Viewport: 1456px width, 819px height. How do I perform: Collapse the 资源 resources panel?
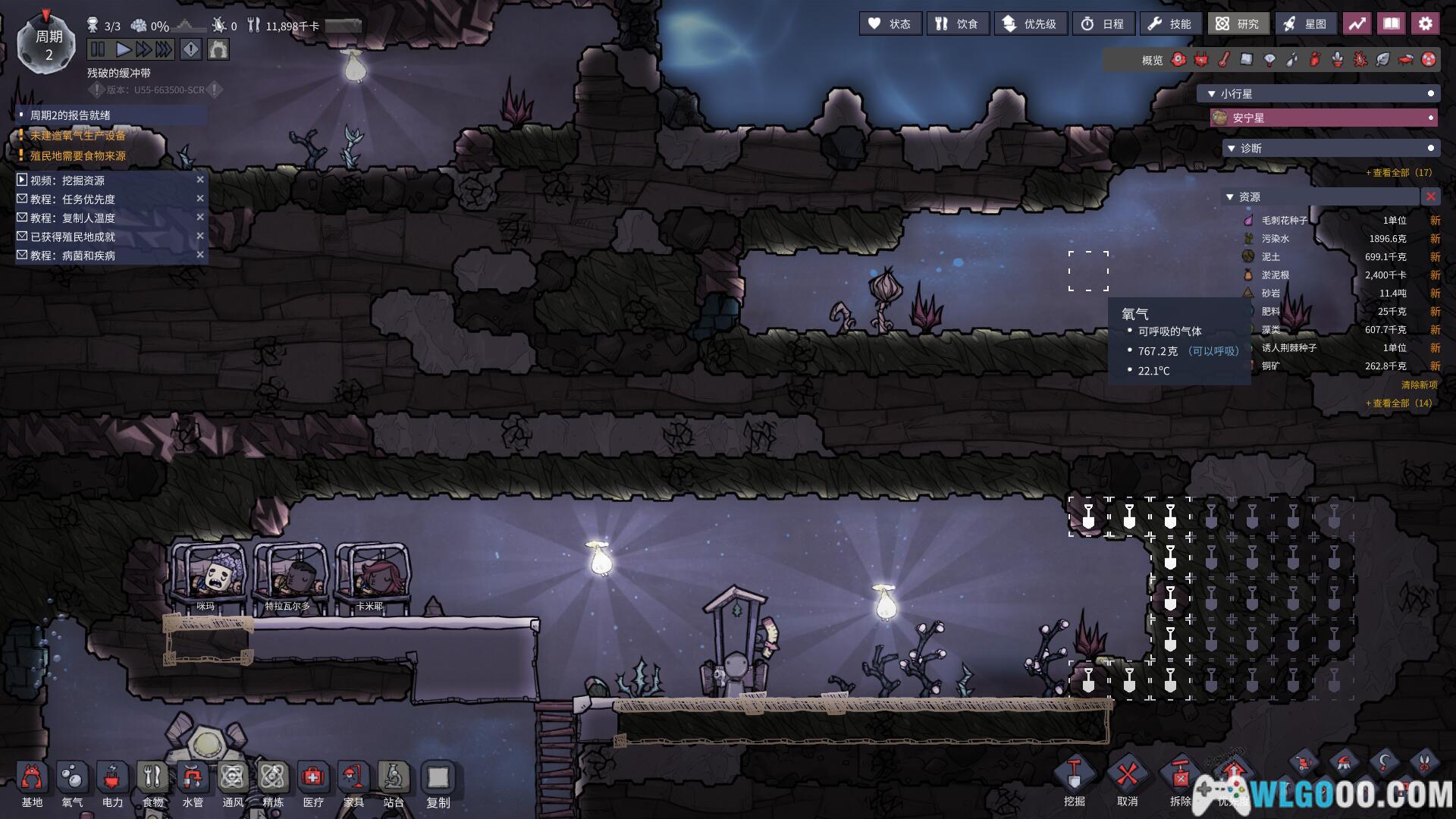coord(1230,197)
